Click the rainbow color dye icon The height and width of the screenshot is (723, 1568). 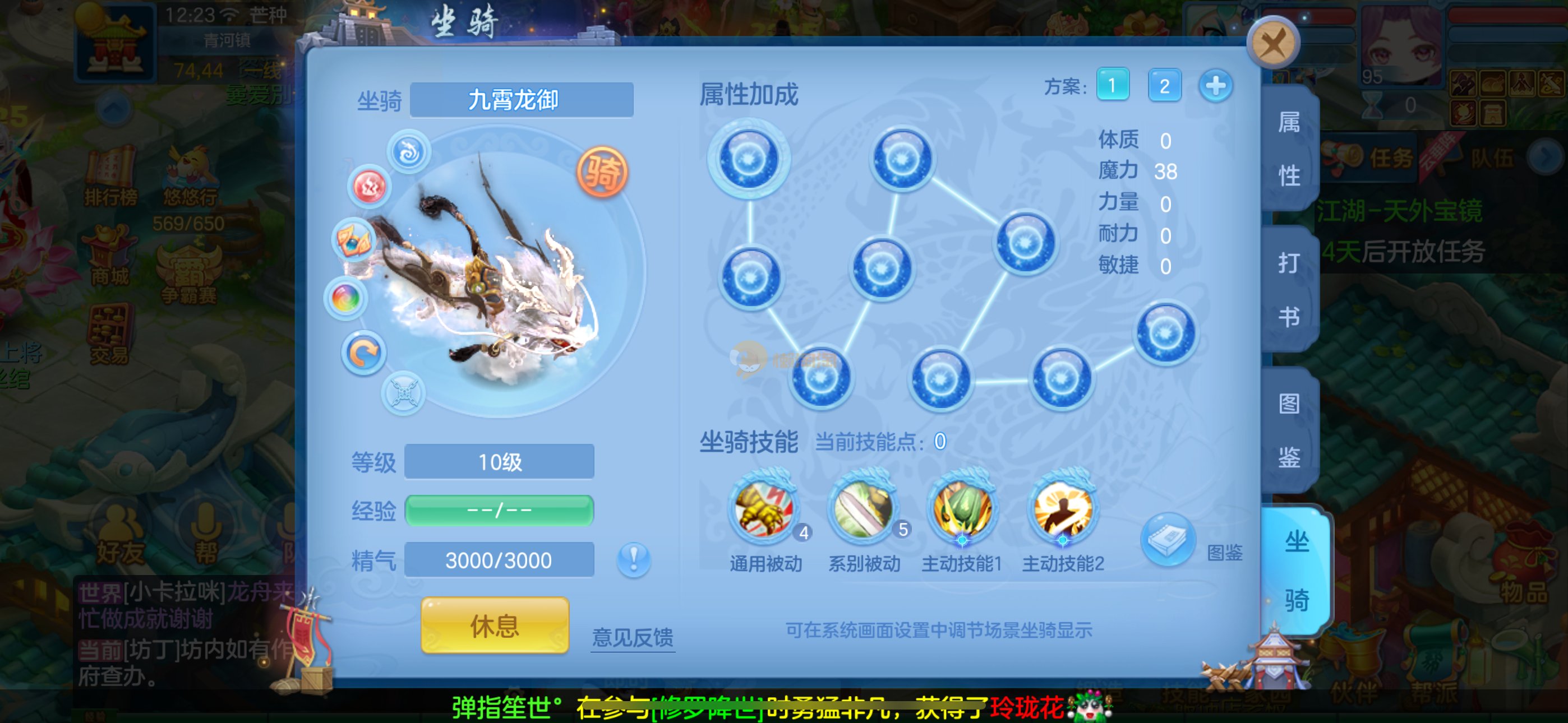pyautogui.click(x=346, y=299)
